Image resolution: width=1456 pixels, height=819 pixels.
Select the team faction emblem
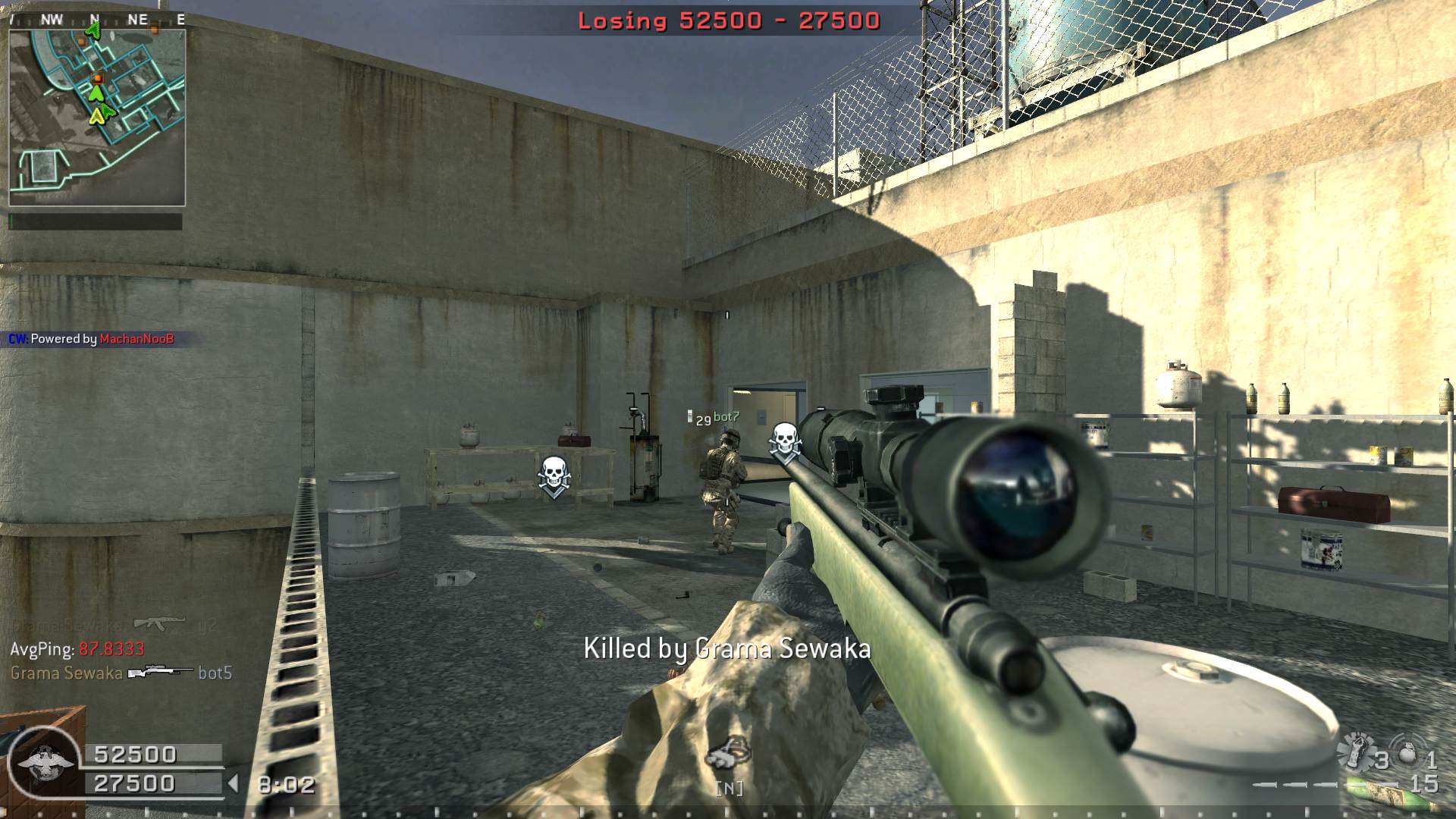[45, 763]
